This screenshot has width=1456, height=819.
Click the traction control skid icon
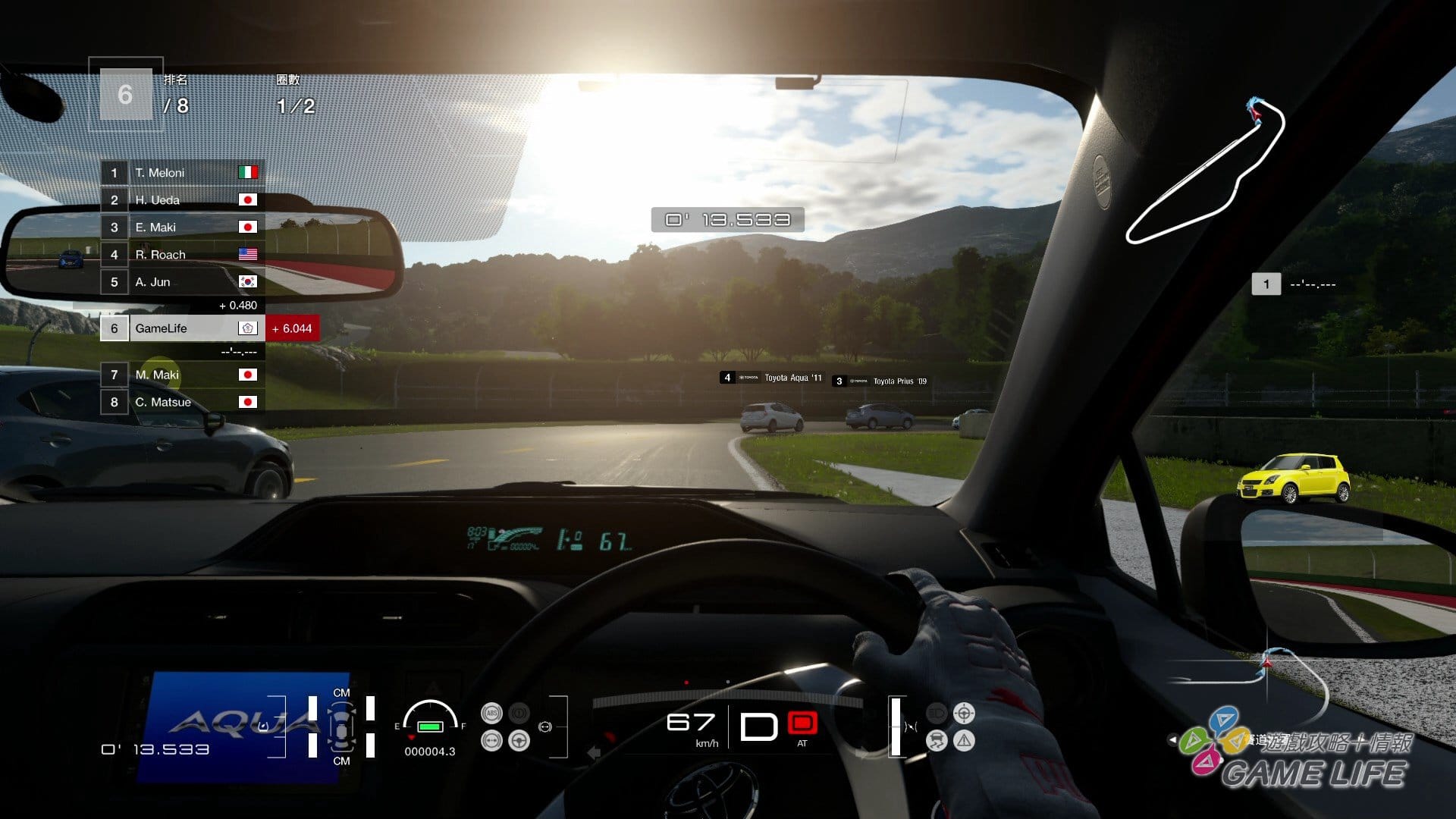click(937, 740)
